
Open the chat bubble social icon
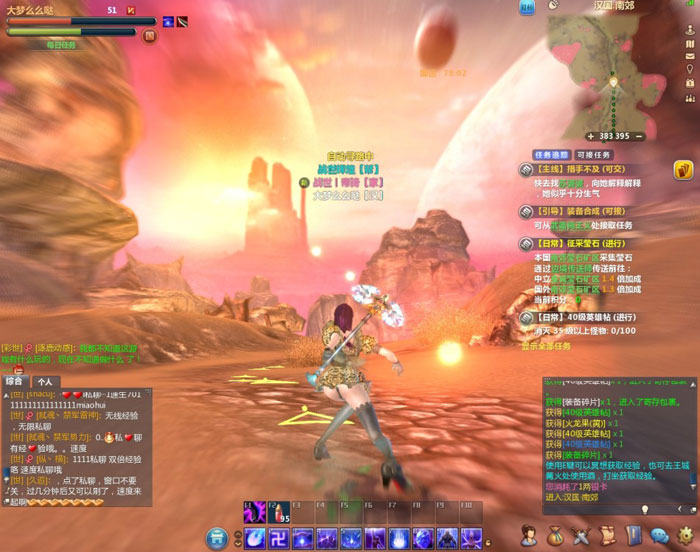pos(660,537)
